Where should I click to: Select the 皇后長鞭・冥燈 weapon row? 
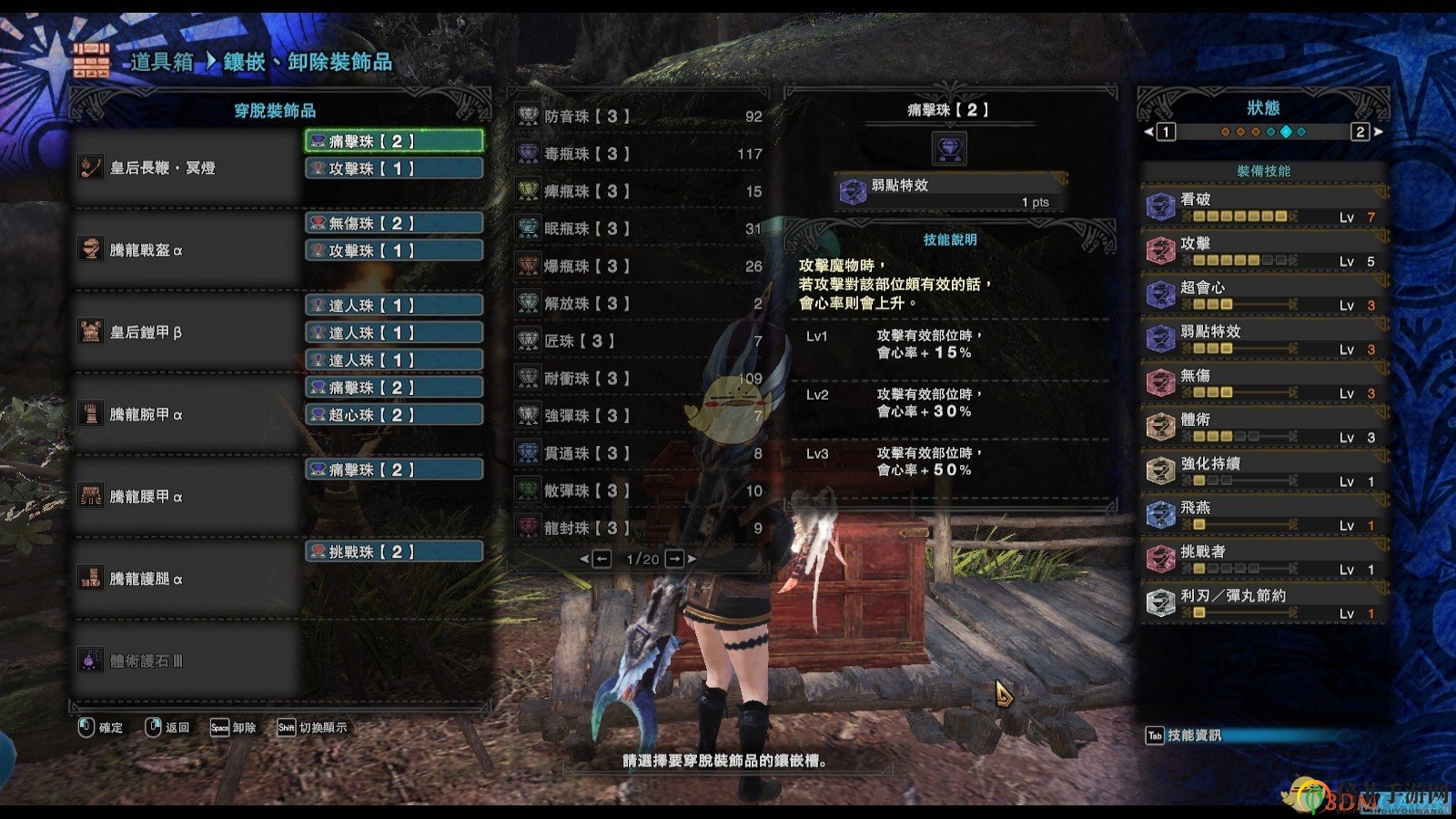pyautogui.click(x=187, y=167)
